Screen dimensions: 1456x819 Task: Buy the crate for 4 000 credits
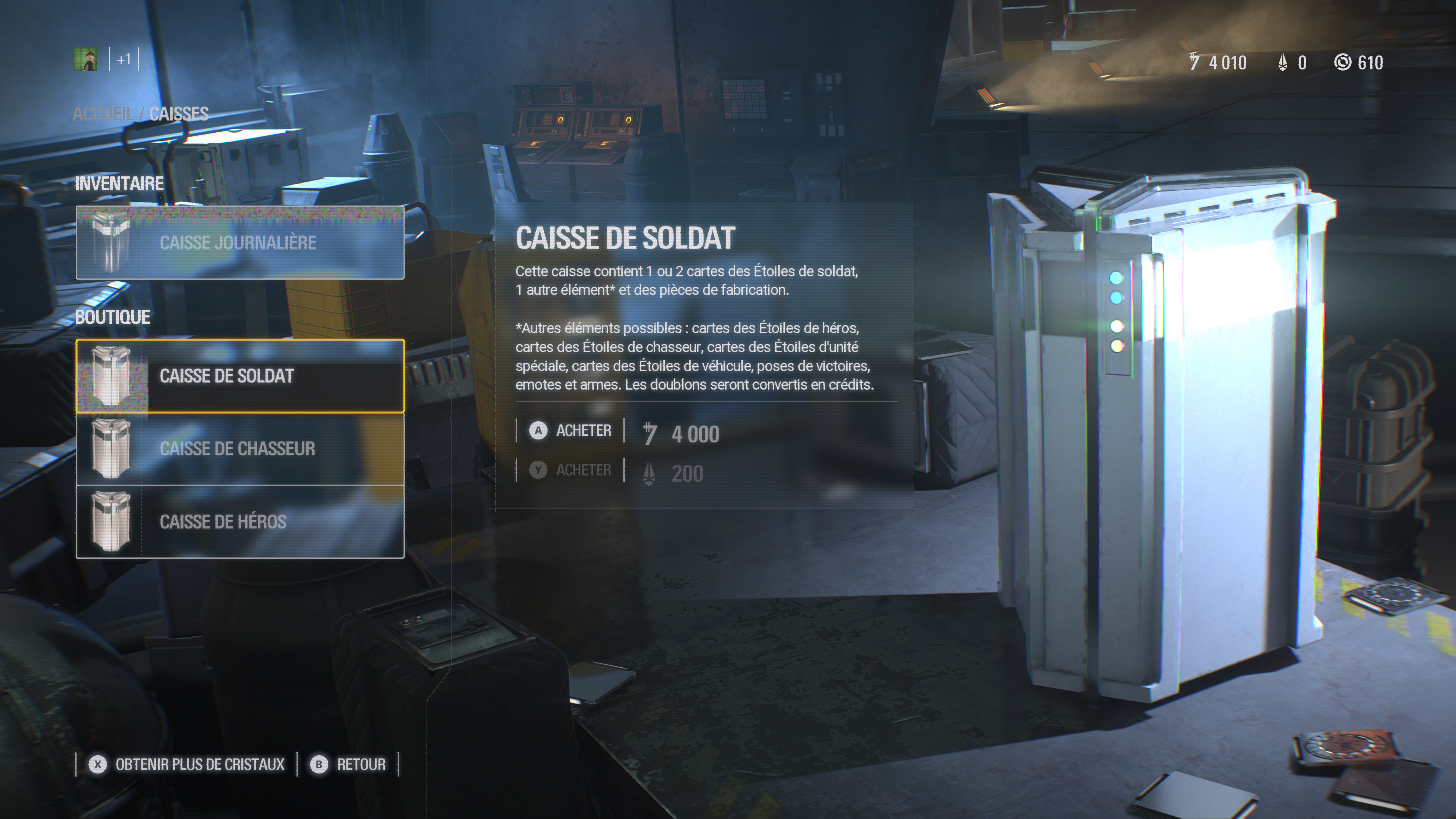coord(571,431)
